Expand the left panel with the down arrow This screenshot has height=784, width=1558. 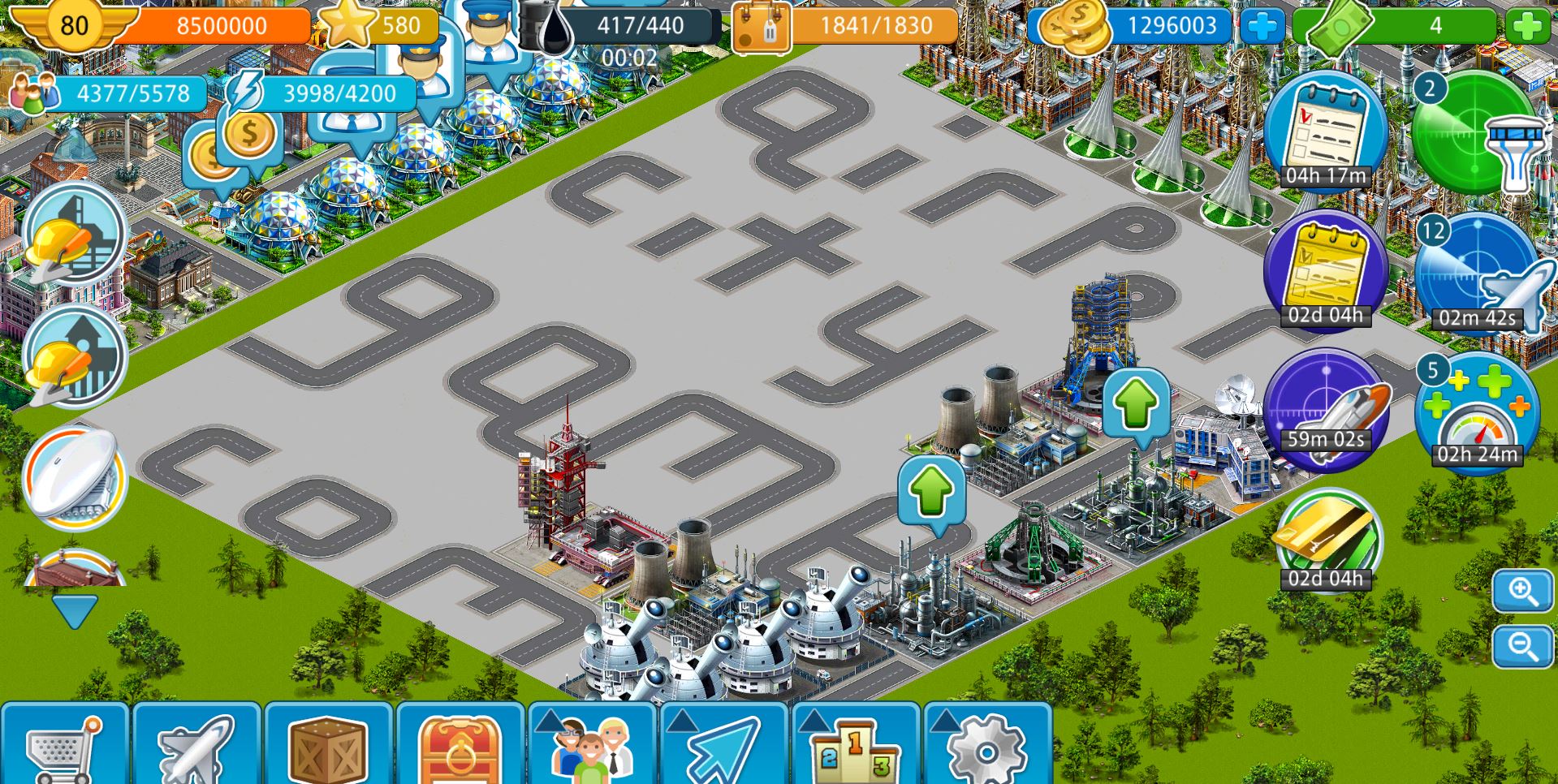pos(74,611)
